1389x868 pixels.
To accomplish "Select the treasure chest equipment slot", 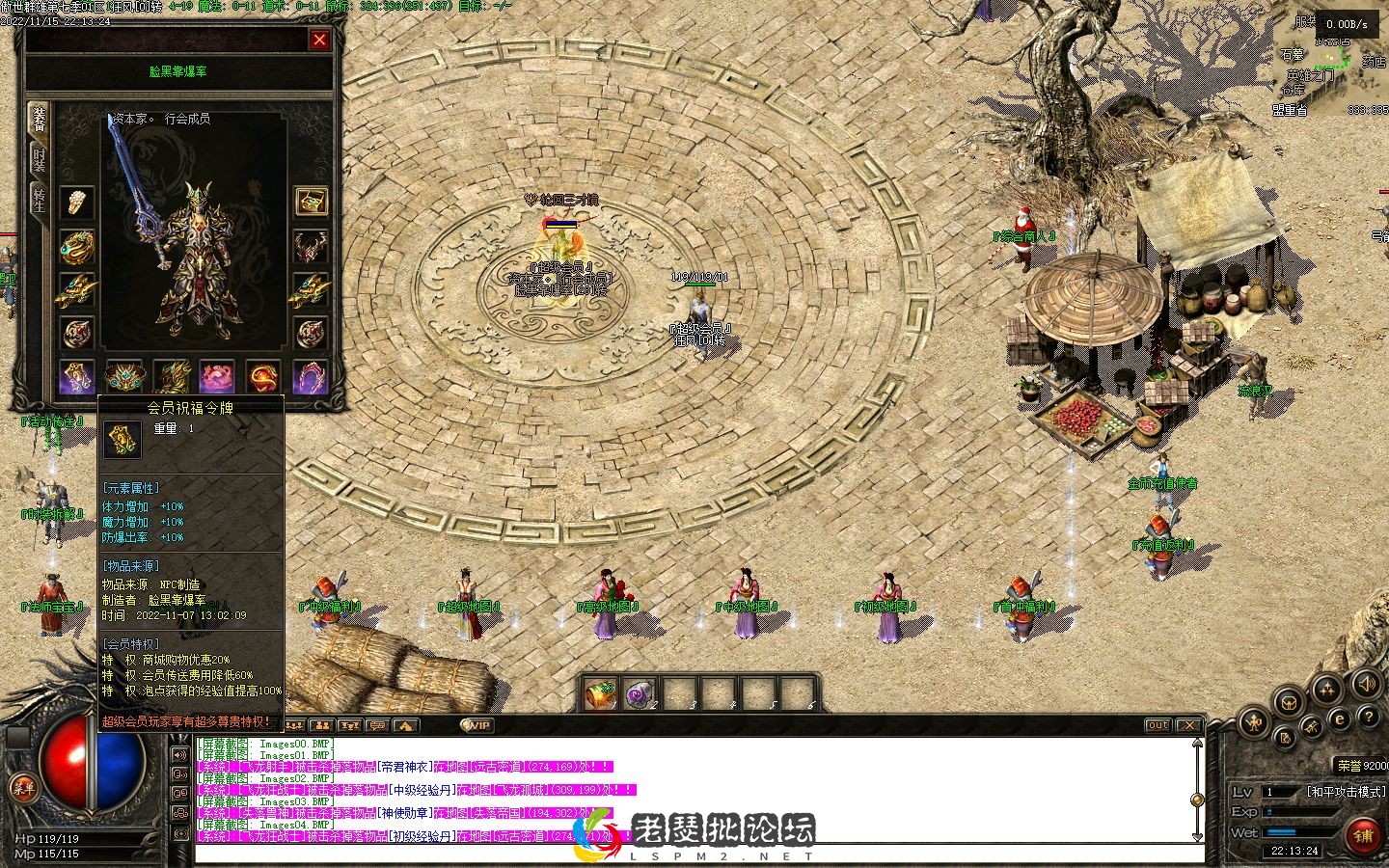I will pyautogui.click(x=311, y=202).
